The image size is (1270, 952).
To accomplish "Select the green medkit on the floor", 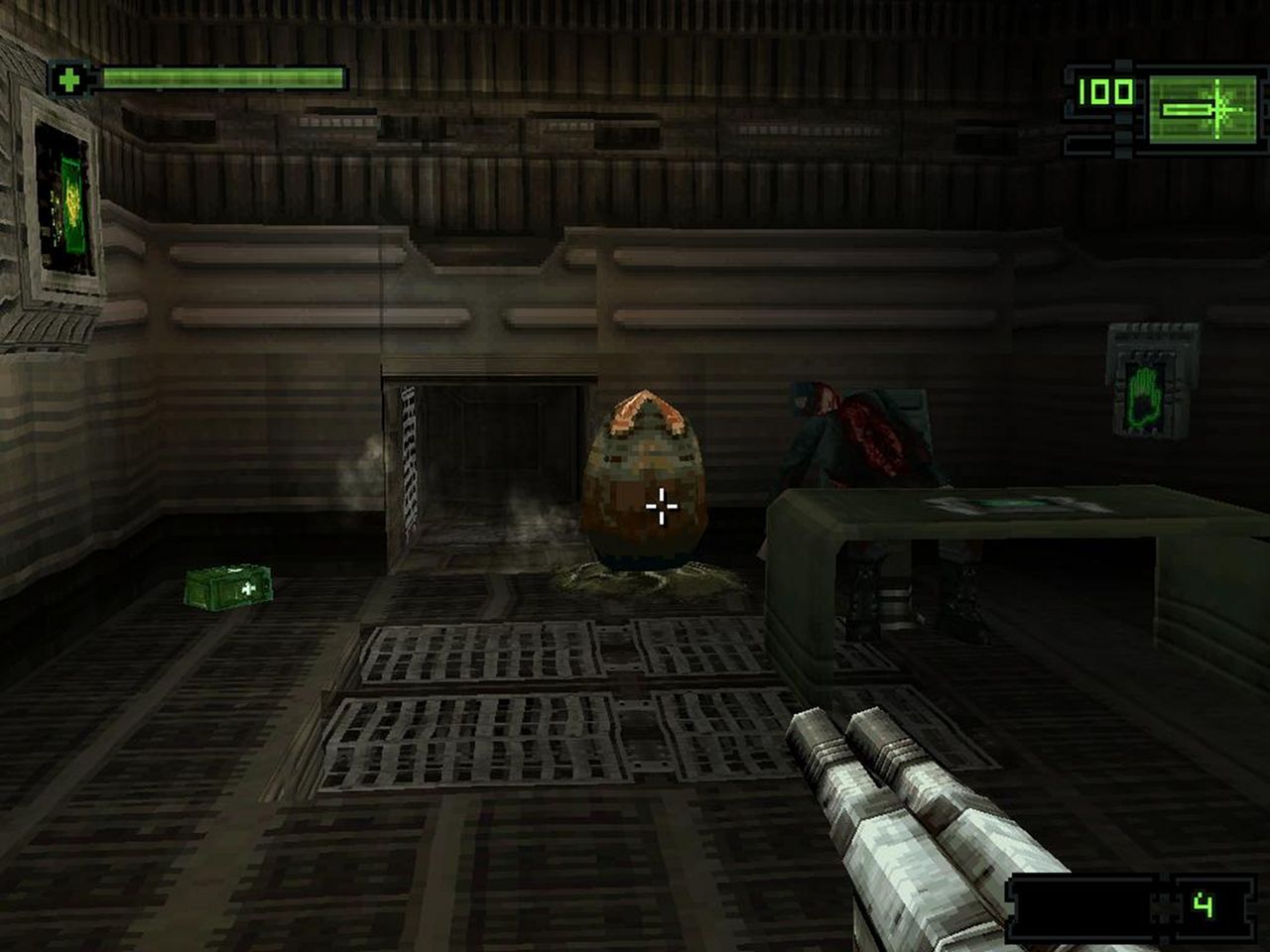I will click(x=229, y=589).
